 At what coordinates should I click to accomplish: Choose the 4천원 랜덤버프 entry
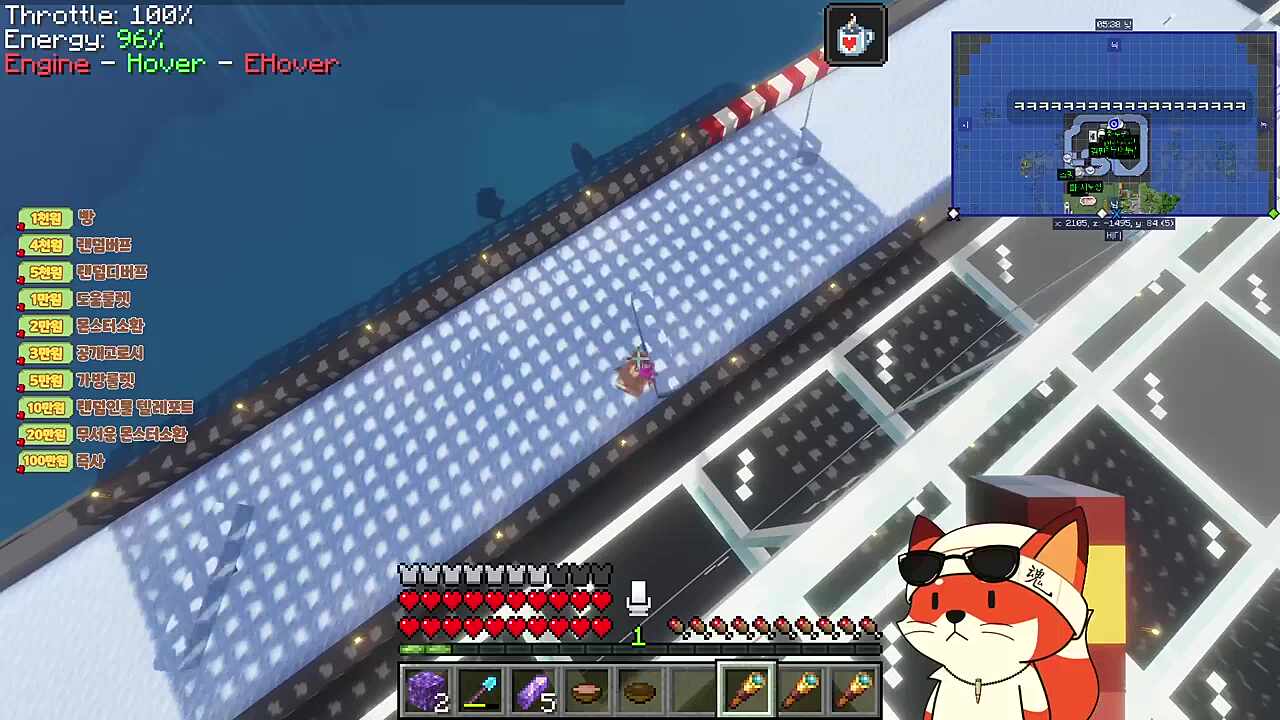point(75,245)
